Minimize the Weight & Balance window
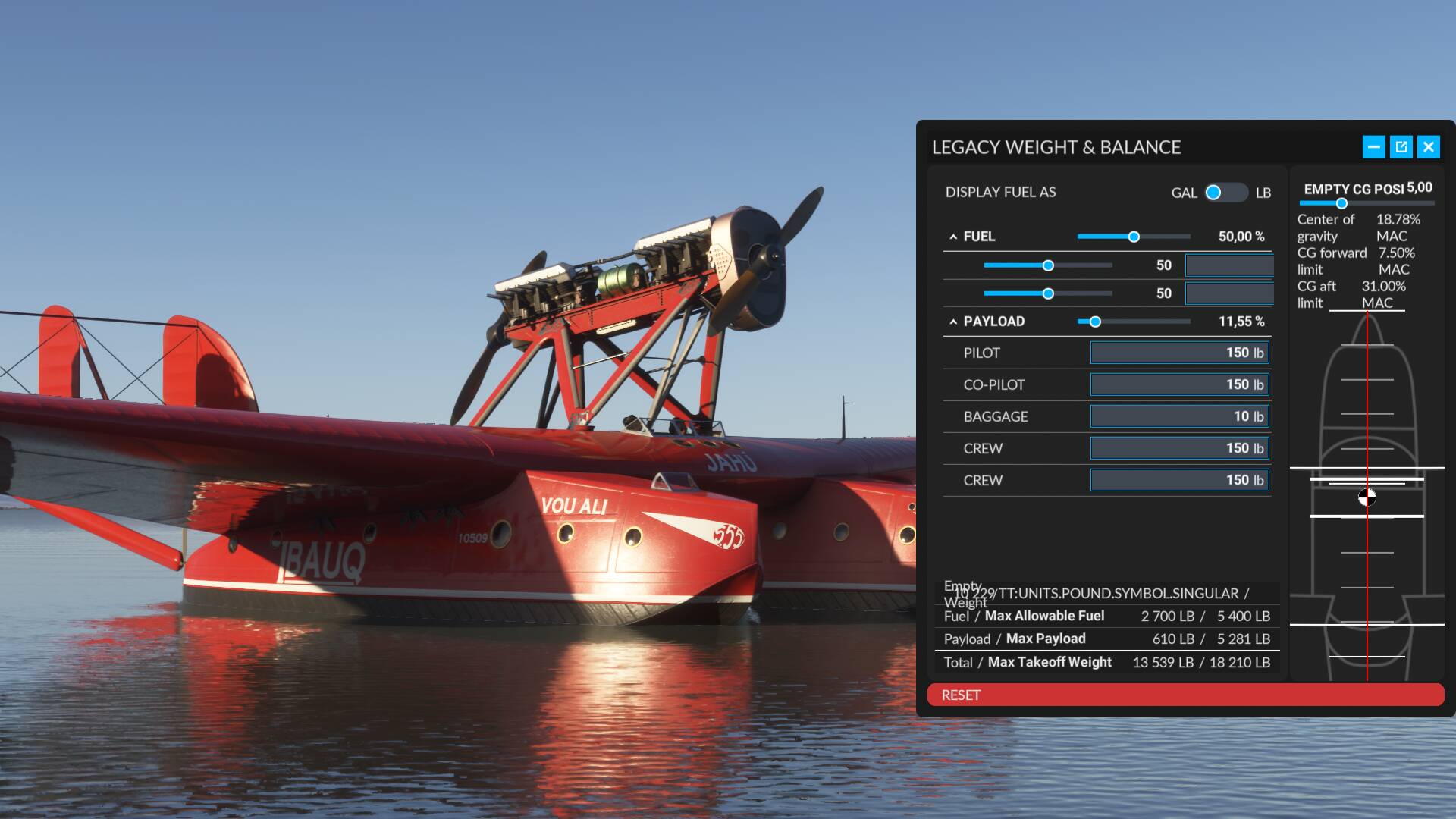The width and height of the screenshot is (1456, 819). (x=1373, y=147)
